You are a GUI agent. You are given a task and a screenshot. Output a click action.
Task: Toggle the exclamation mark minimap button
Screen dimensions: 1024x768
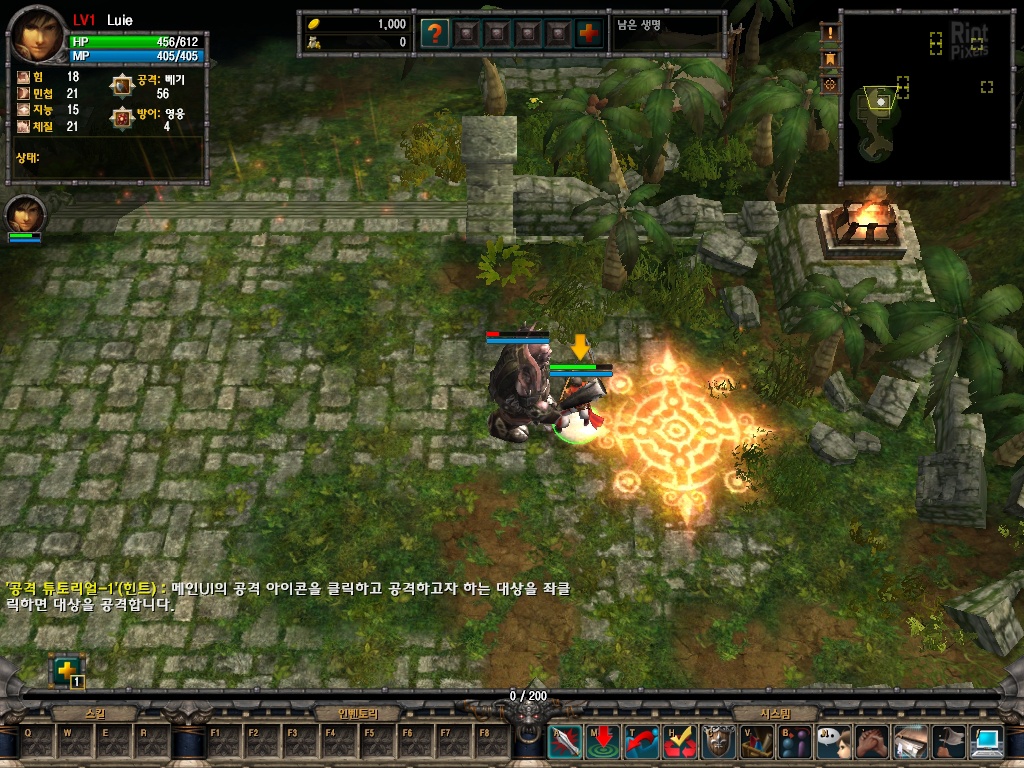(829, 34)
